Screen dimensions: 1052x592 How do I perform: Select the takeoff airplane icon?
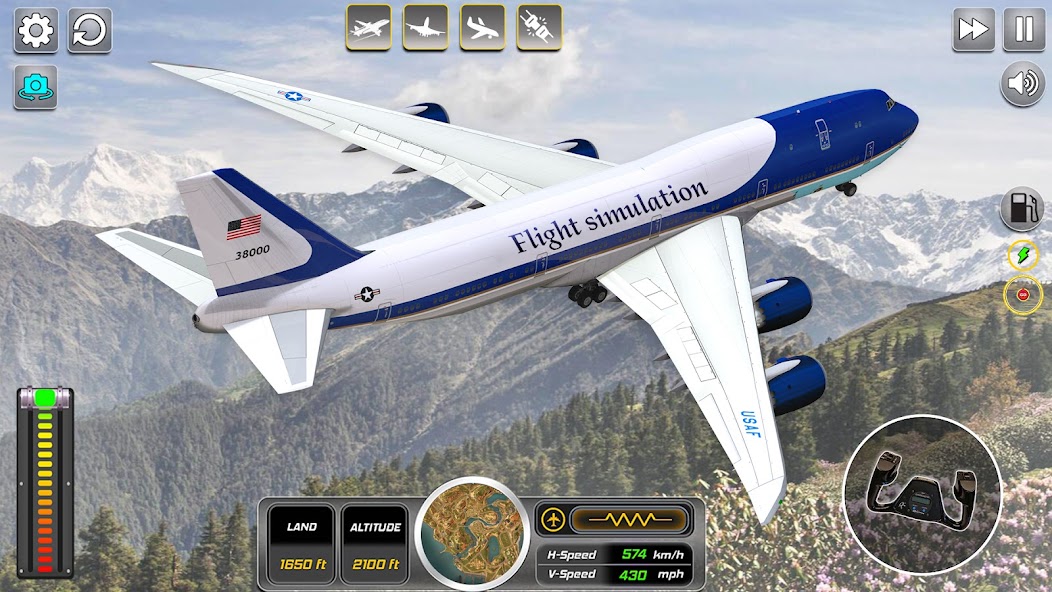point(368,27)
